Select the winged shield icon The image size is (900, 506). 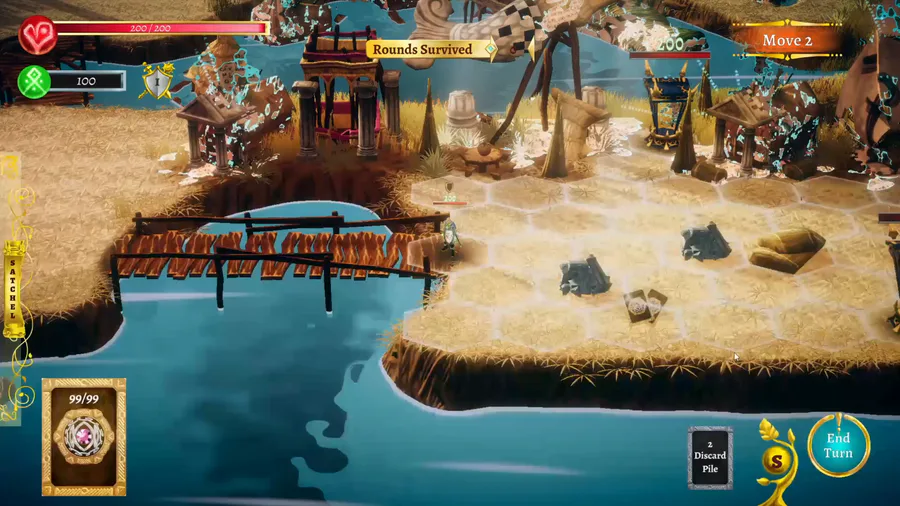(156, 82)
